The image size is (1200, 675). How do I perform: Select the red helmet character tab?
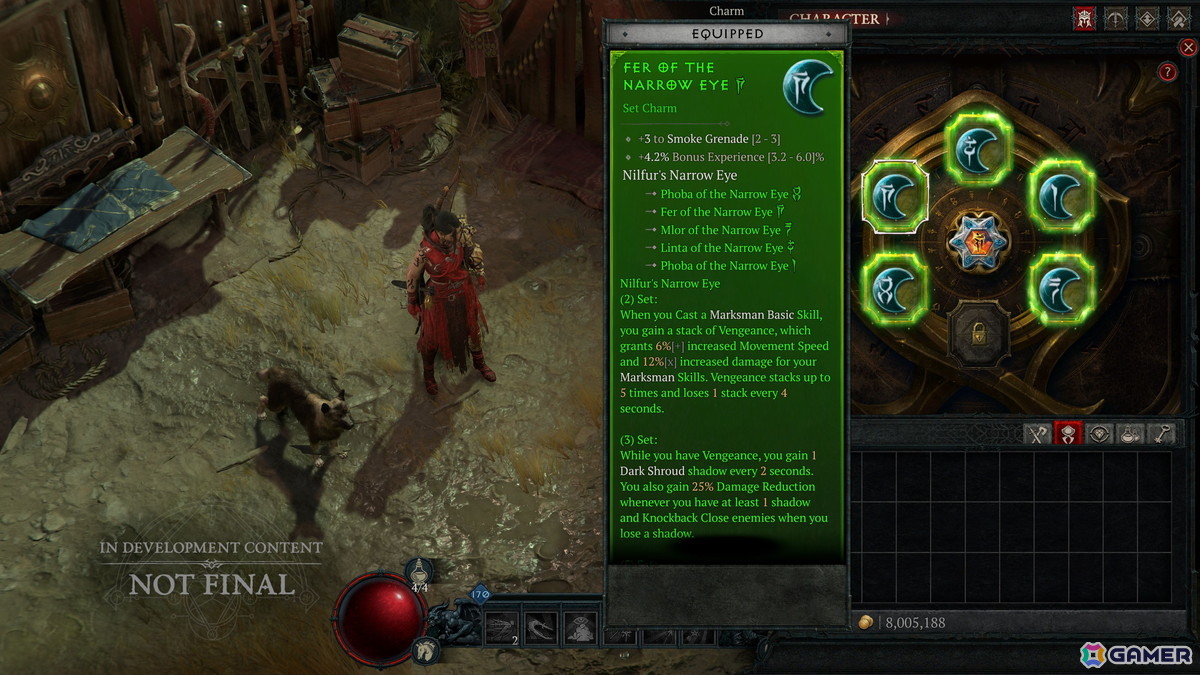(1084, 19)
